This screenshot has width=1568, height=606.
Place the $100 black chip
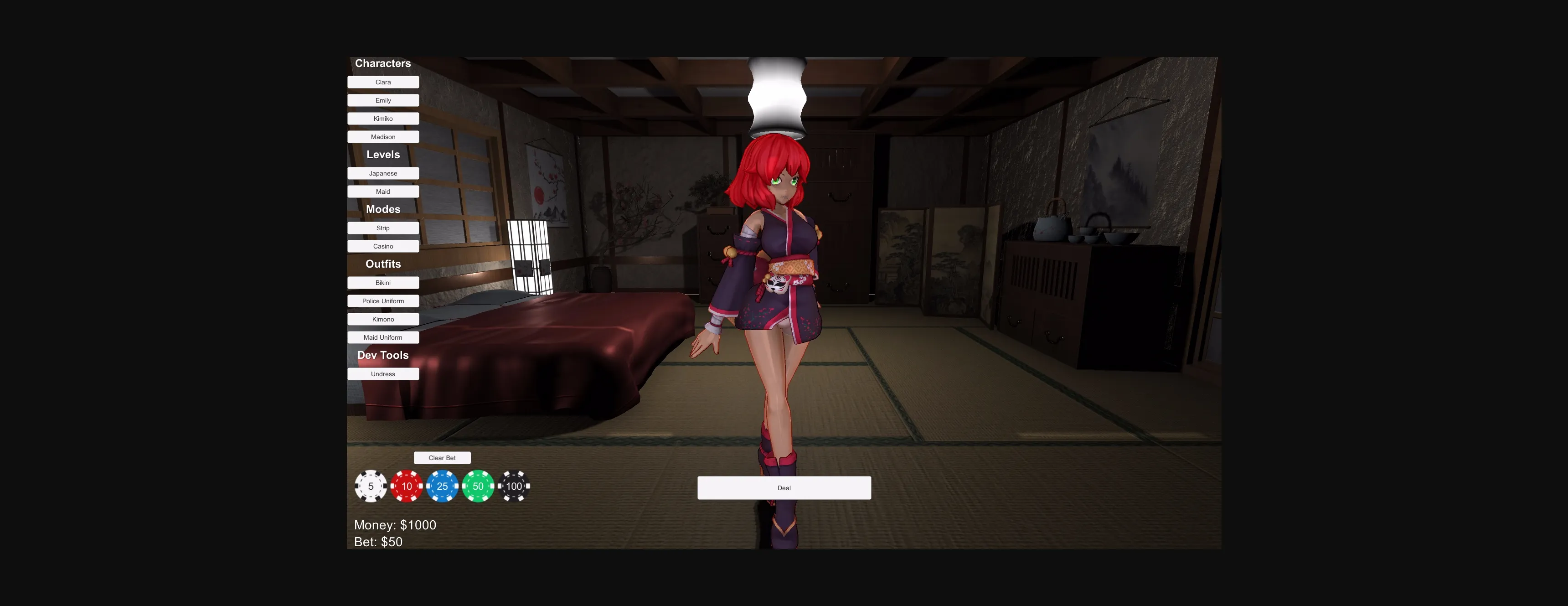point(514,486)
